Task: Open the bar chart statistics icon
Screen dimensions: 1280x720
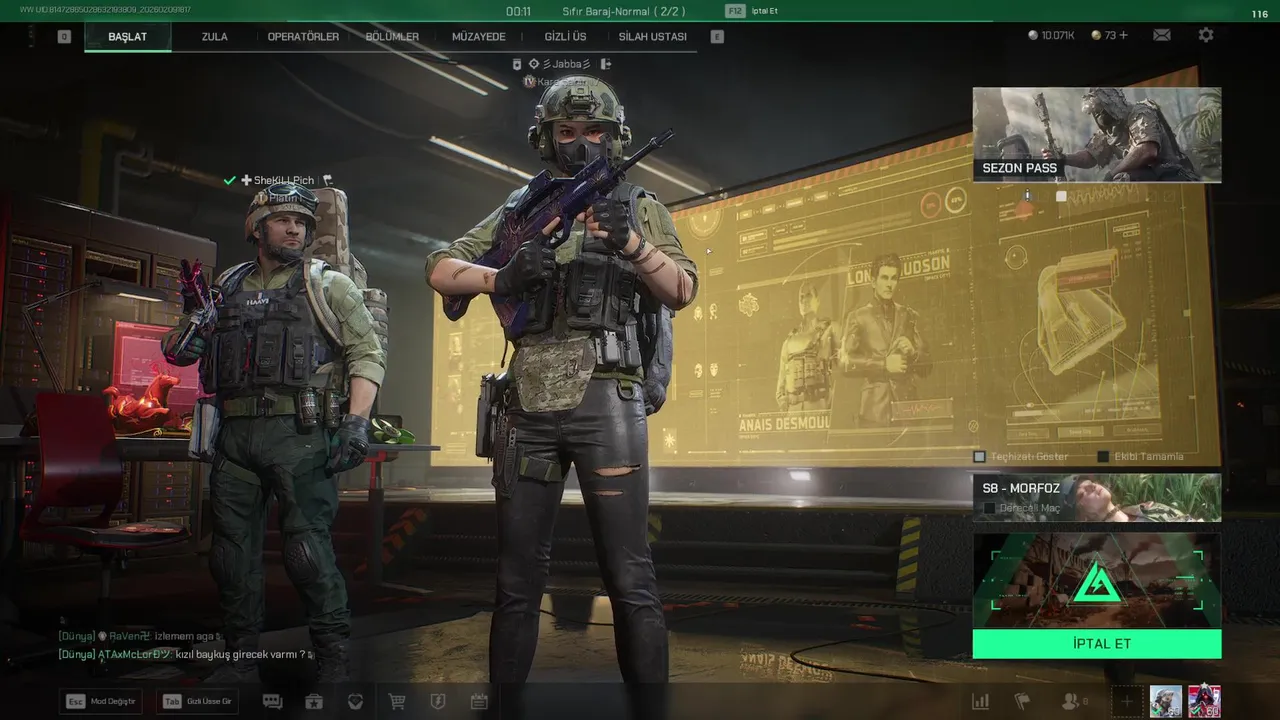Action: pos(981,702)
